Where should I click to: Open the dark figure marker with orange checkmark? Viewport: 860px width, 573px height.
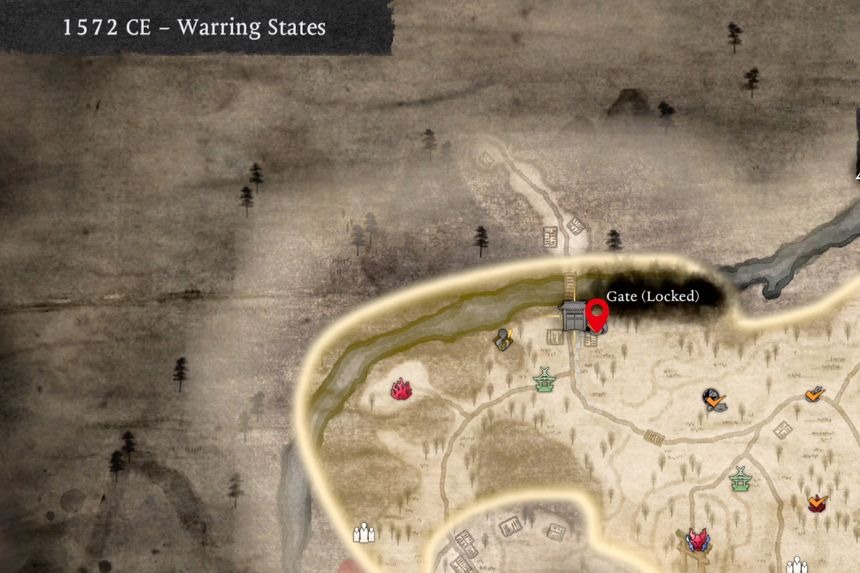point(713,401)
